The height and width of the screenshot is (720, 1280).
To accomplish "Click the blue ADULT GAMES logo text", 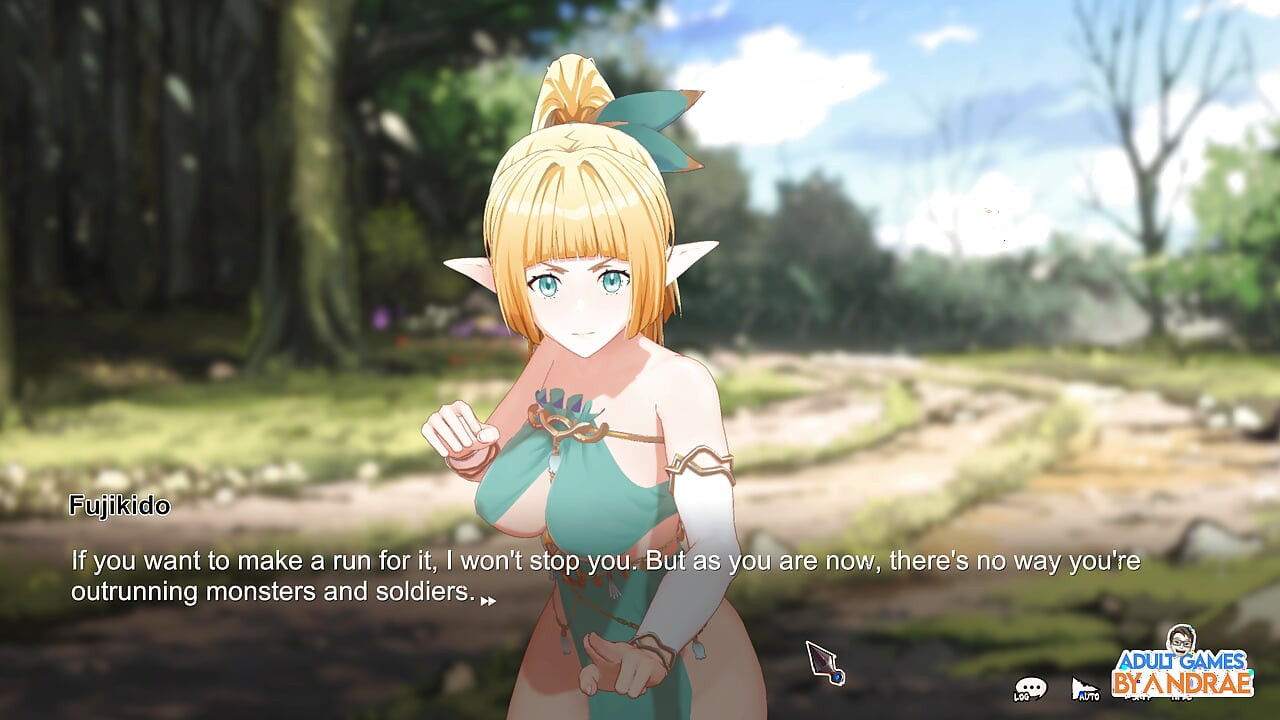I will [1185, 662].
